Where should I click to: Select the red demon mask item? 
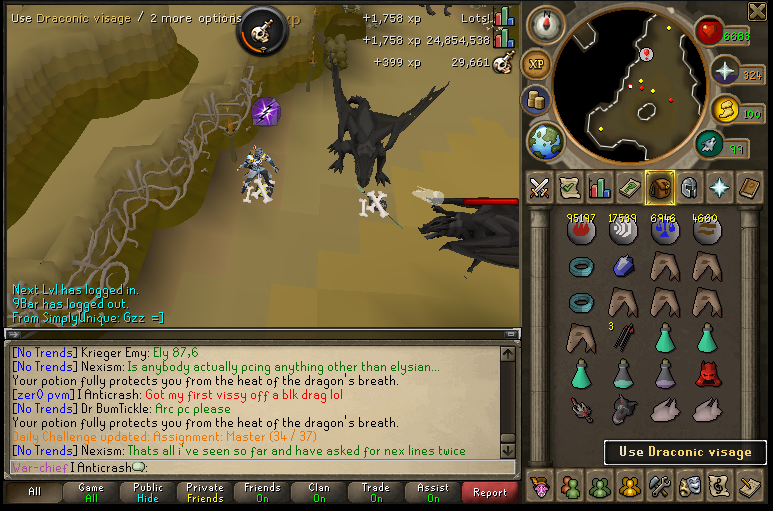706,374
